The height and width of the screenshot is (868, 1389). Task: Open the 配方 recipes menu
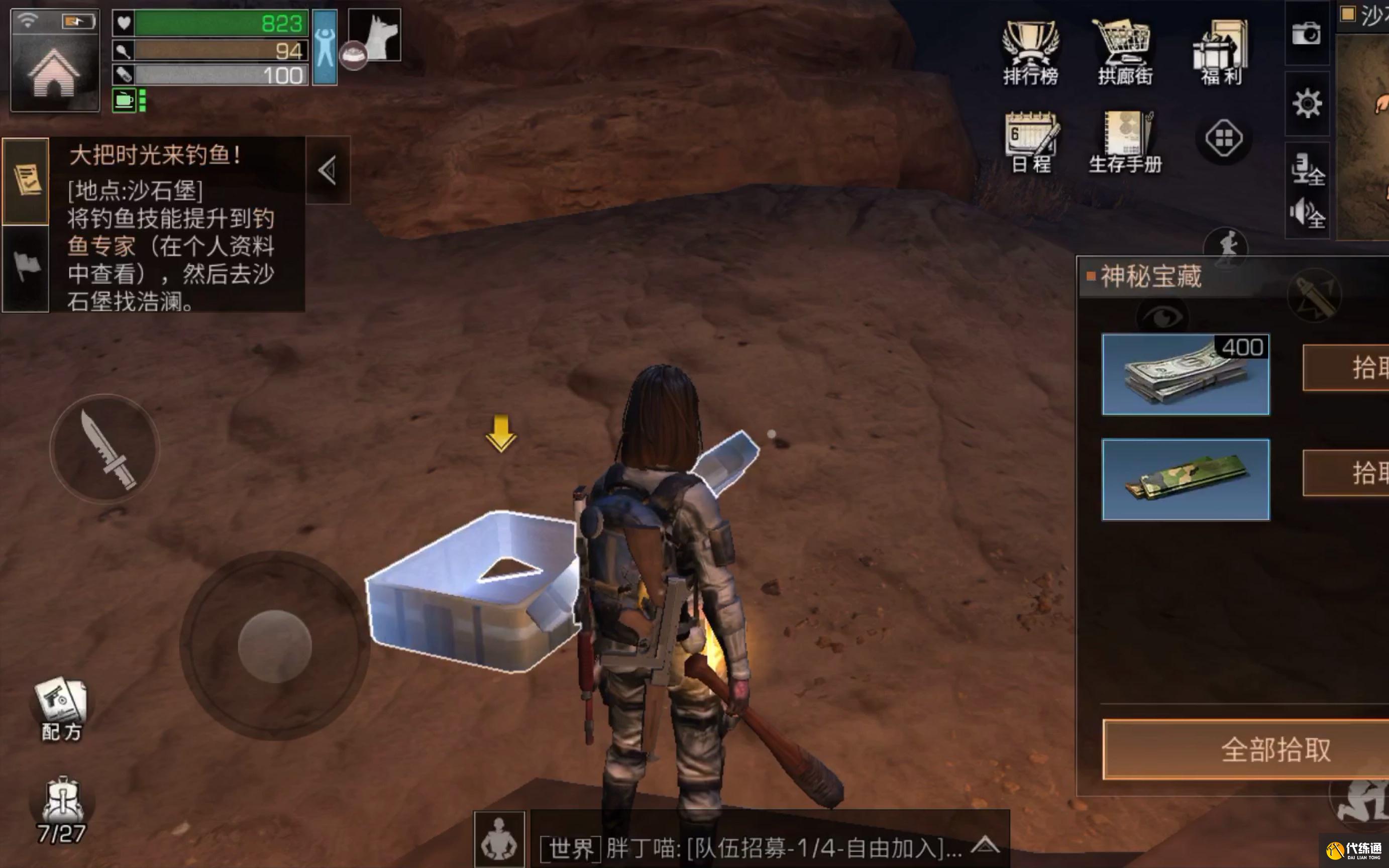click(61, 710)
